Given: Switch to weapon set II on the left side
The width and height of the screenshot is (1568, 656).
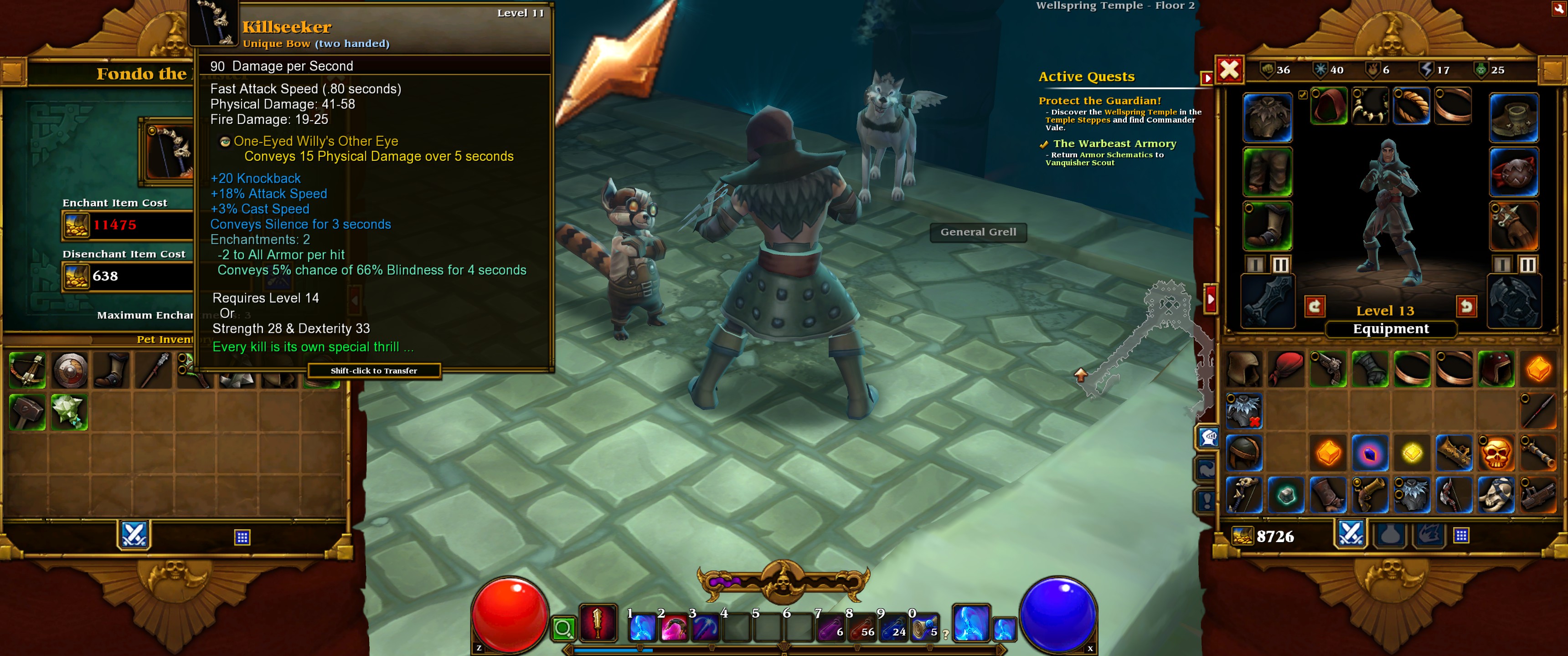Looking at the screenshot, I should 1280,265.
